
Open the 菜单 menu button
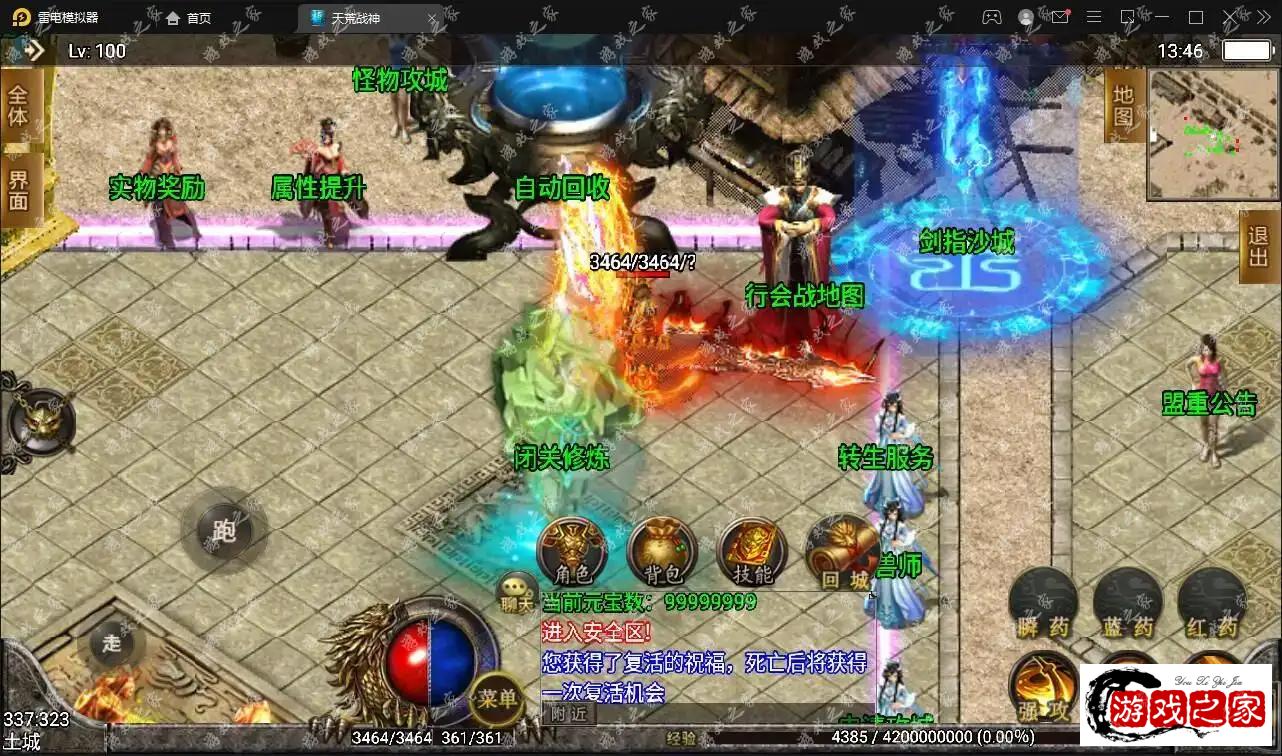[x=497, y=697]
